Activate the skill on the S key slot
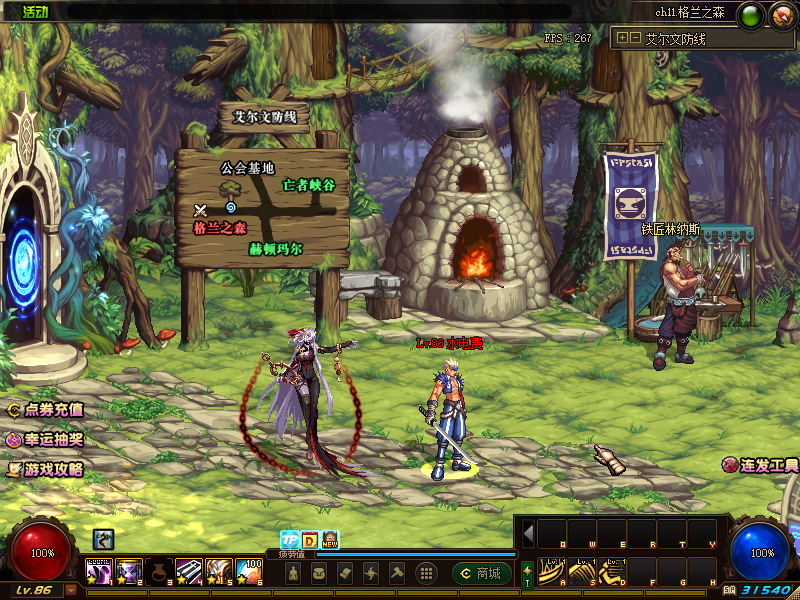Image resolution: width=800 pixels, height=600 pixels. (x=582, y=573)
